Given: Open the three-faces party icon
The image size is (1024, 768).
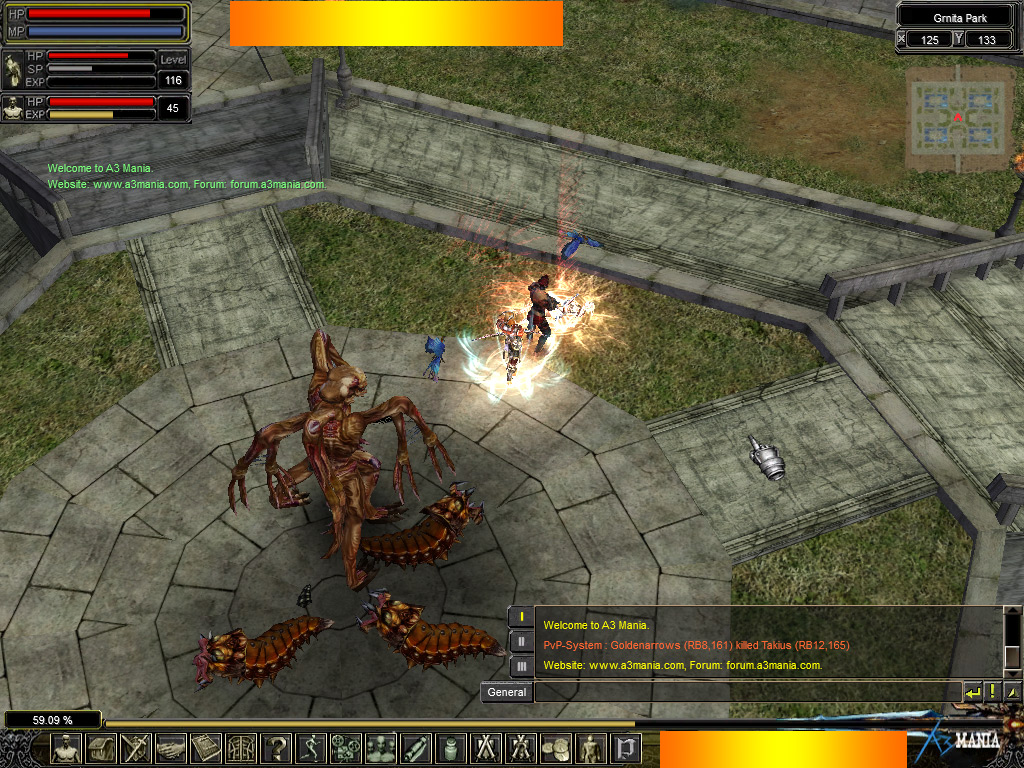Looking at the screenshot, I should 381,748.
